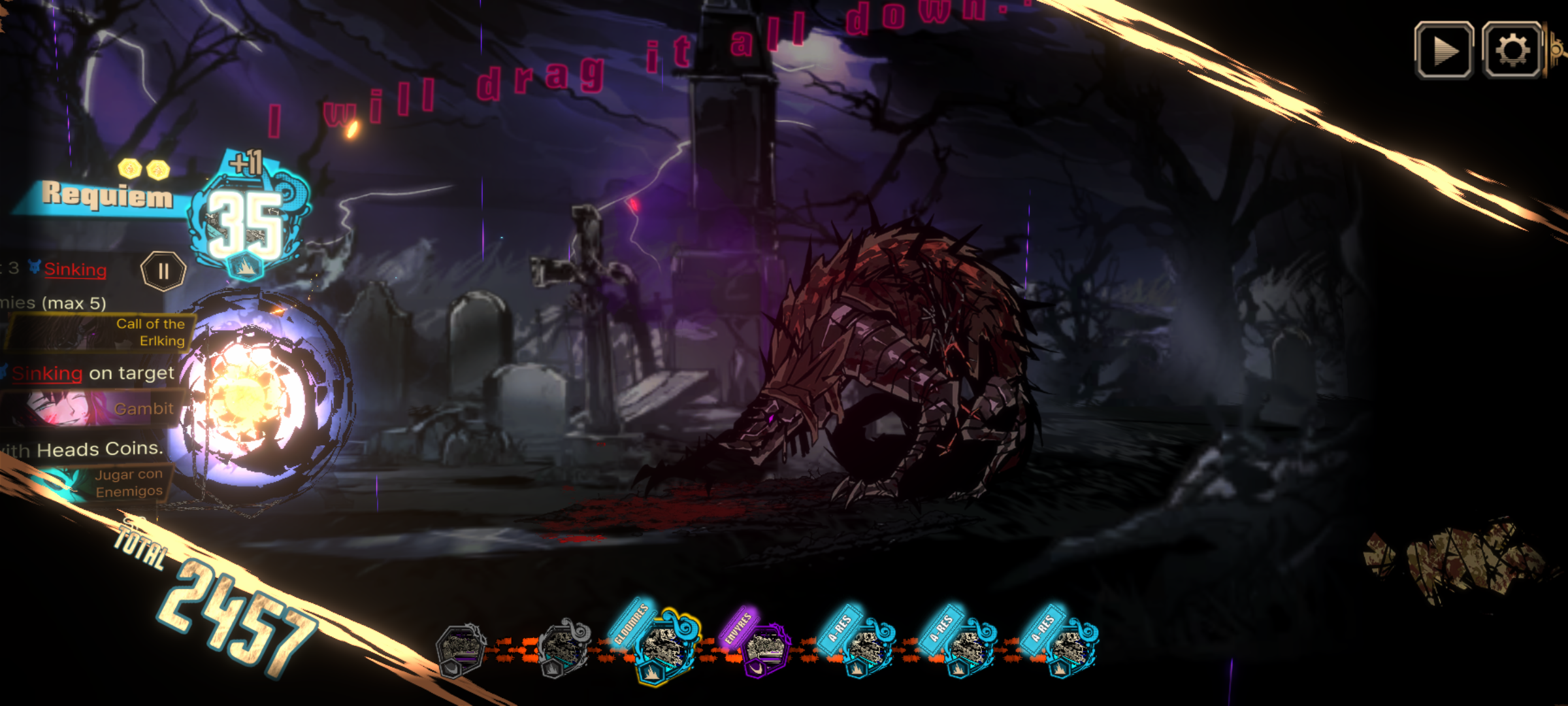Show the Jugar con Enemigos passive
This screenshot has width=1568, height=706.
tap(98, 484)
